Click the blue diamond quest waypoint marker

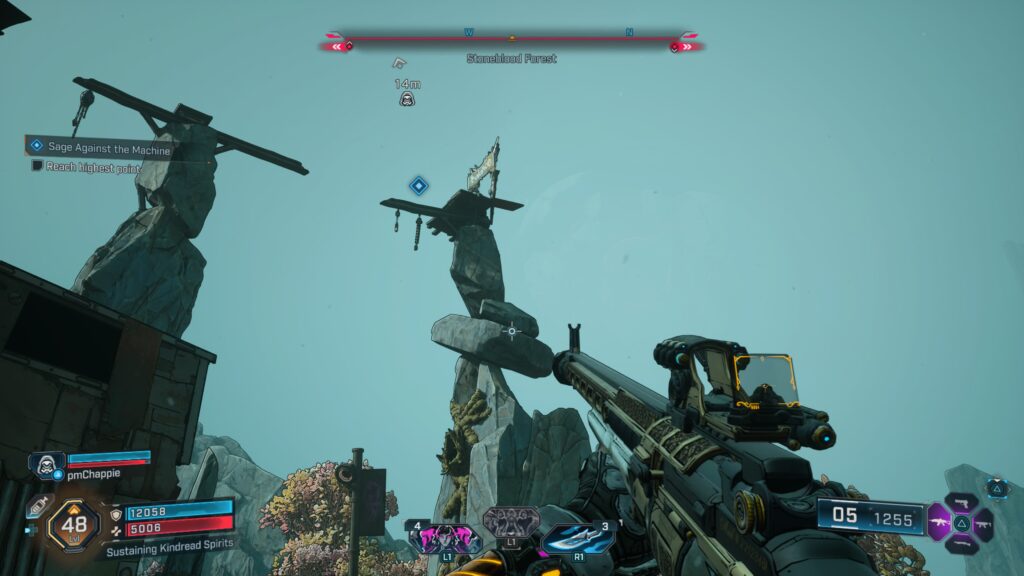click(419, 185)
